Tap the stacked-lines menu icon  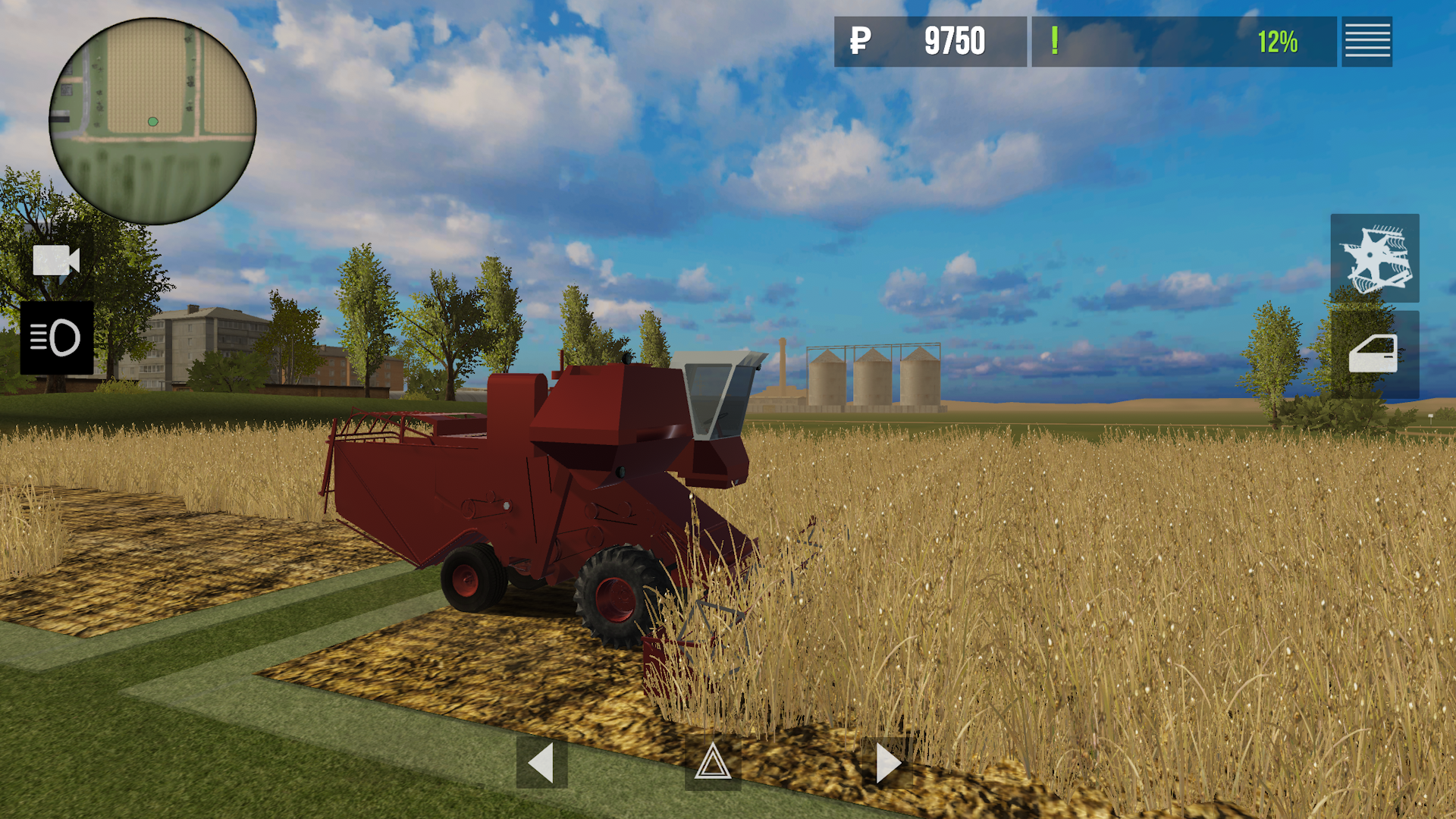1367,42
